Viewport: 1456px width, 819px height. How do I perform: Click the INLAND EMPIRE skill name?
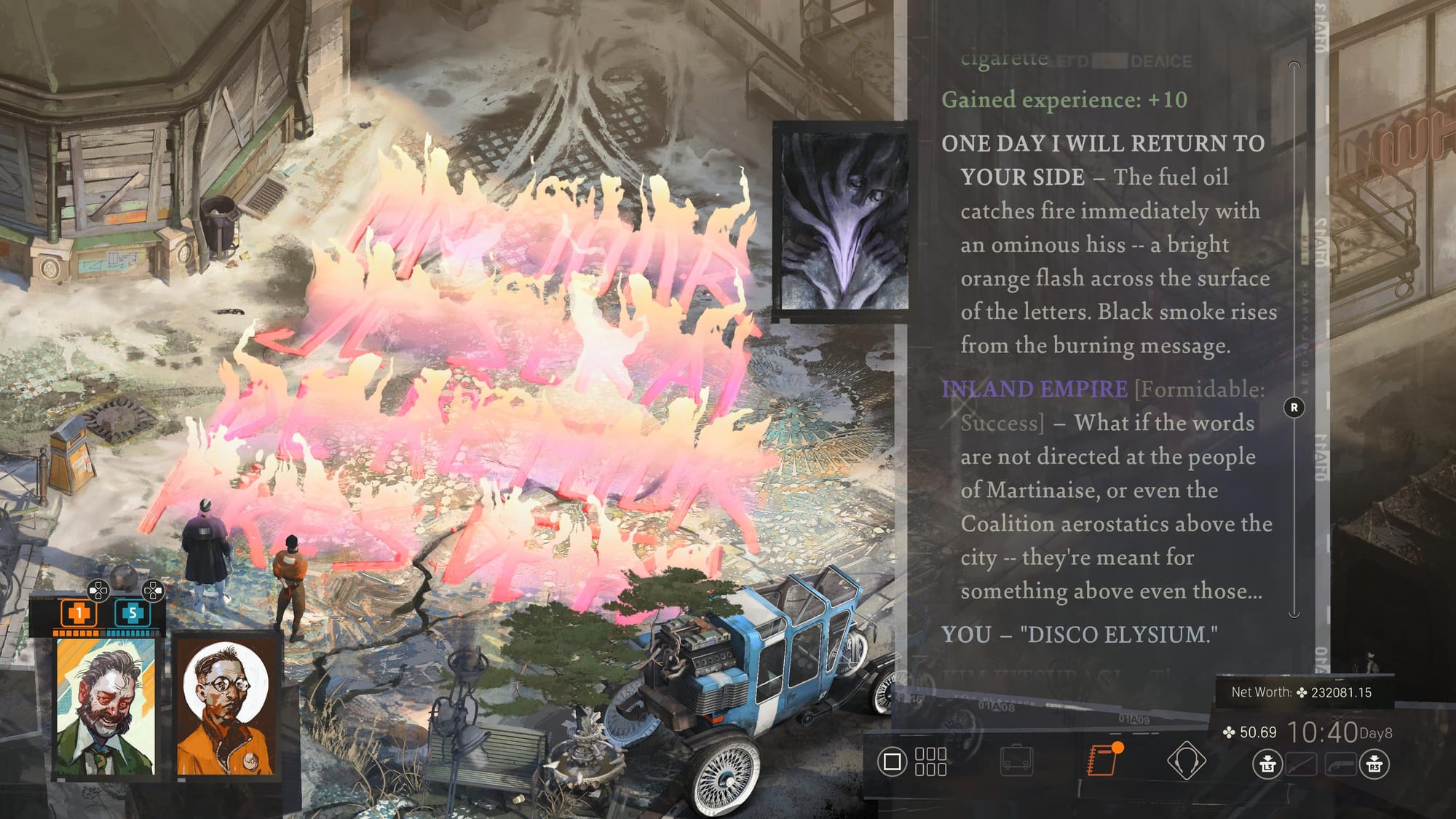[1034, 389]
